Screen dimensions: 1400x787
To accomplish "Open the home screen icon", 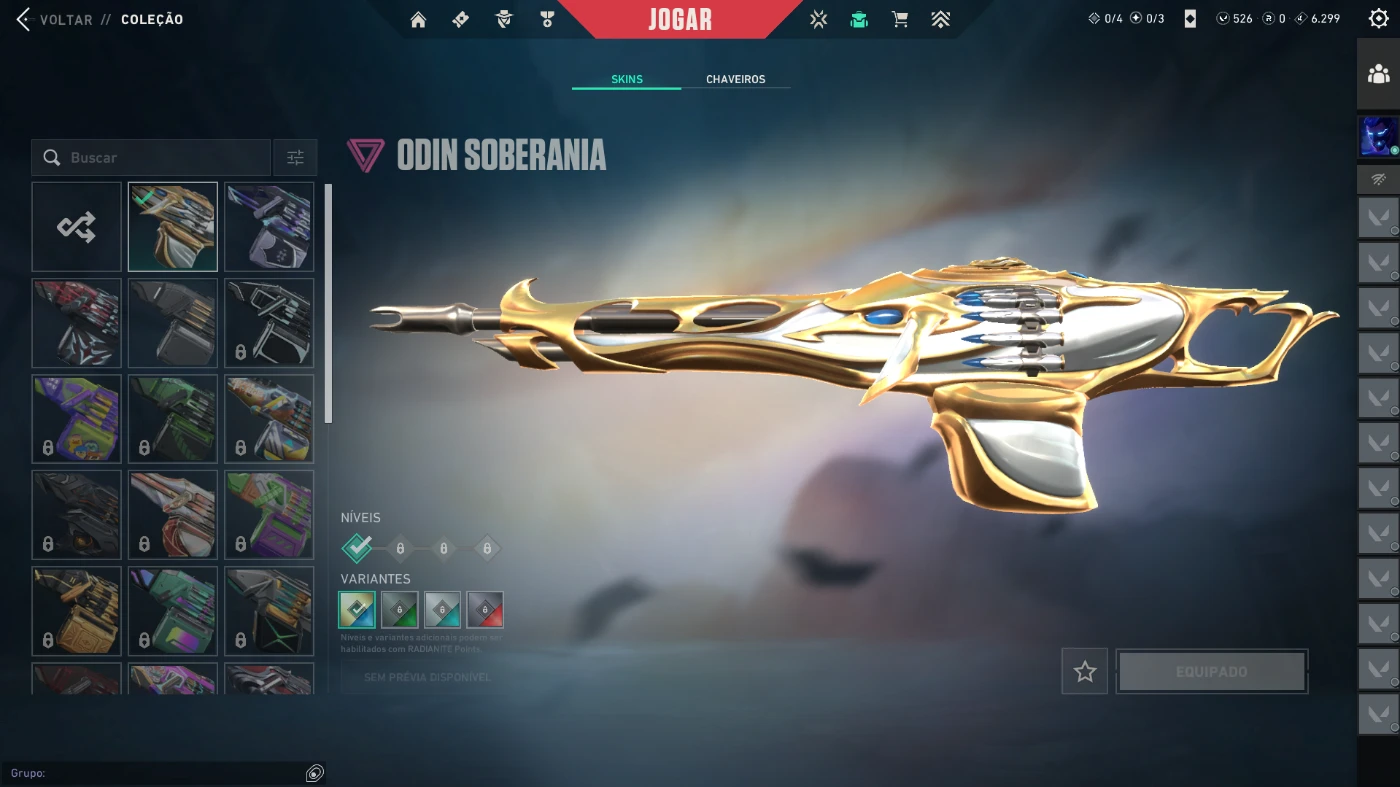I will point(418,19).
